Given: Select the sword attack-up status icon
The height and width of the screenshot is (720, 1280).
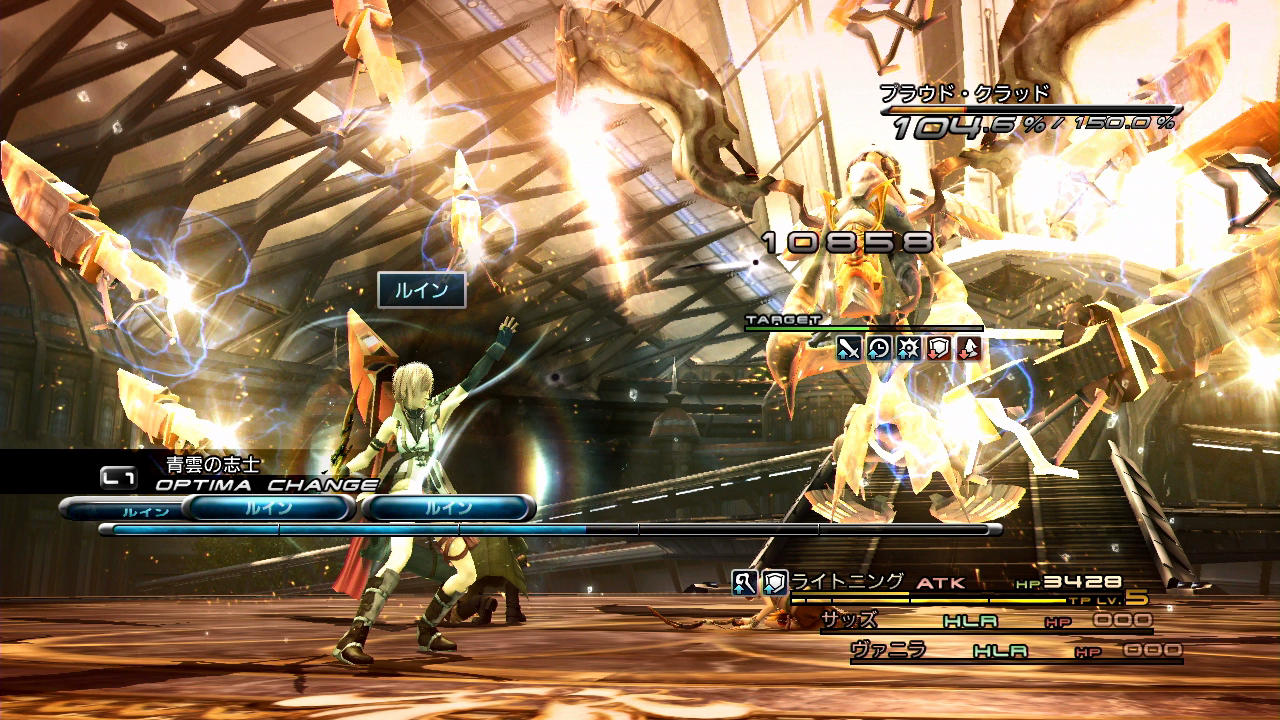Looking at the screenshot, I should 849,348.
